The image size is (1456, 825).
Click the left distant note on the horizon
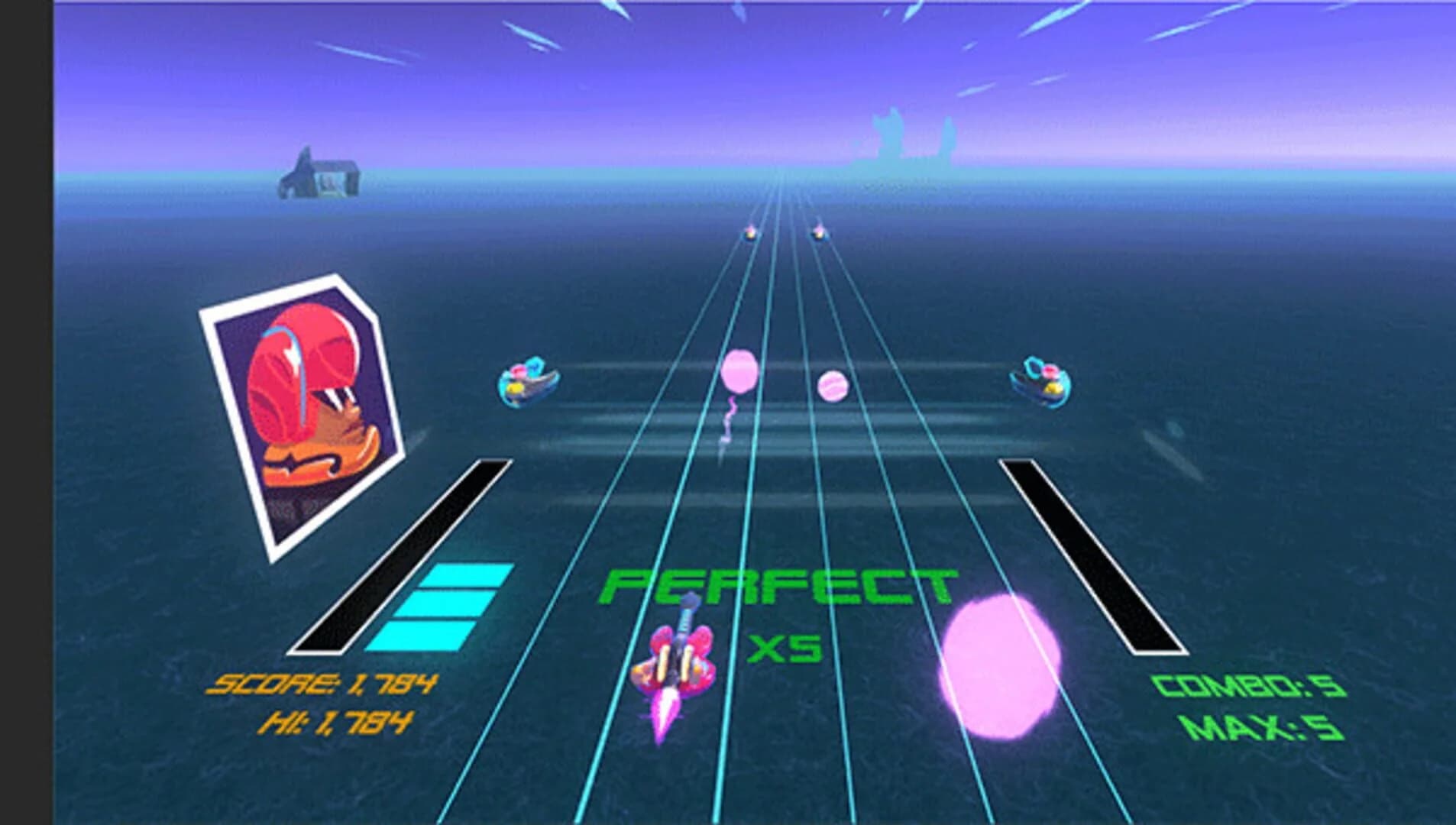pos(751,233)
